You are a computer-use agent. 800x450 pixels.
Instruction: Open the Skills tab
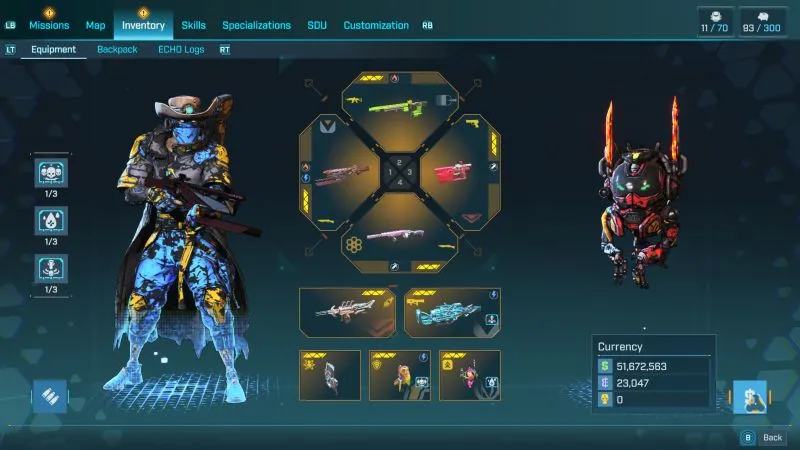[194, 25]
